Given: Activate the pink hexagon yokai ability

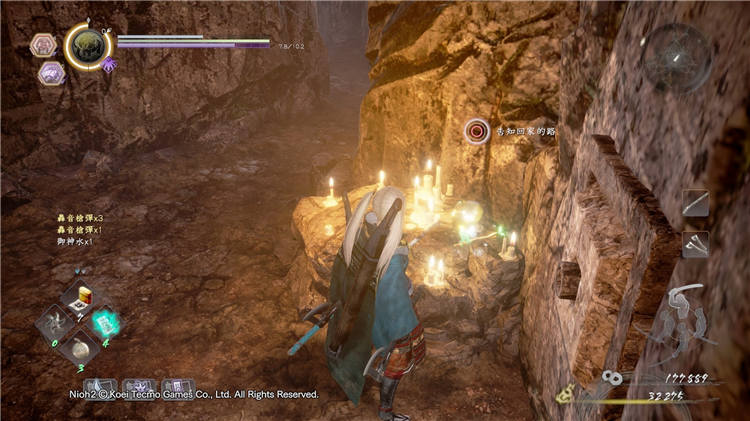Looking at the screenshot, I should click(43, 45).
